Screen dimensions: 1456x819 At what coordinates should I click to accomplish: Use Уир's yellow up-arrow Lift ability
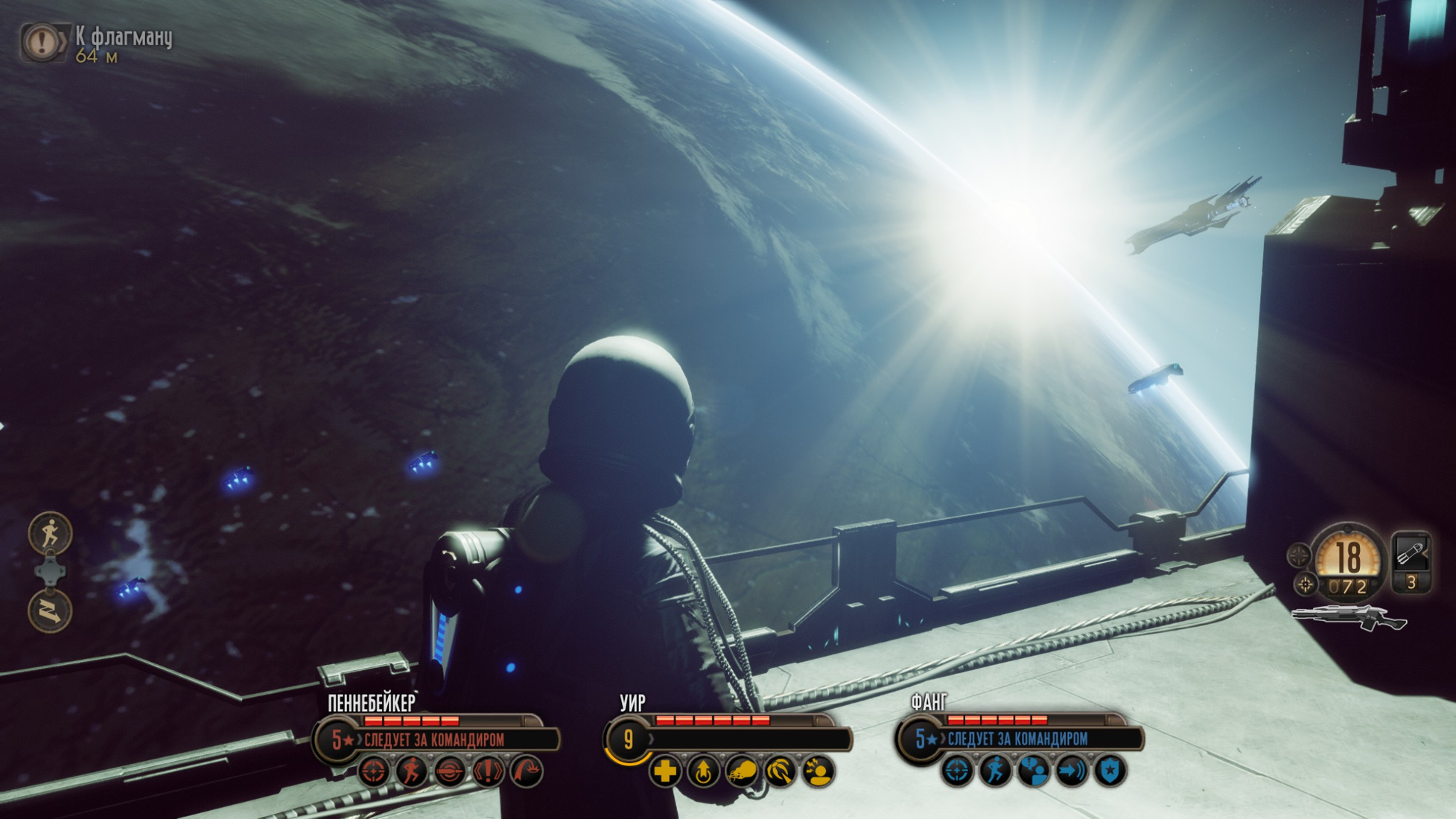coord(703,772)
